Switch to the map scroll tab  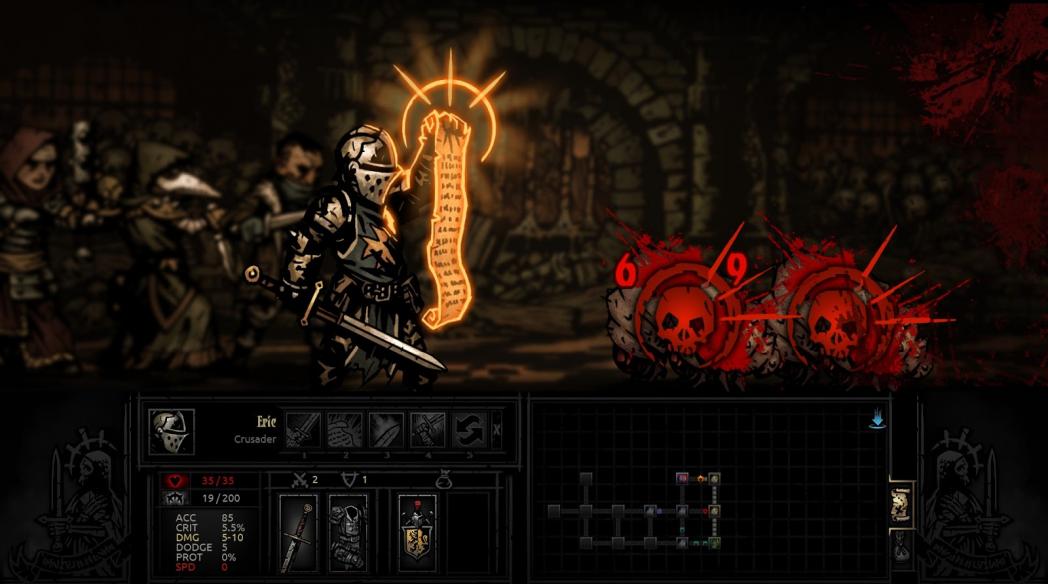click(900, 503)
